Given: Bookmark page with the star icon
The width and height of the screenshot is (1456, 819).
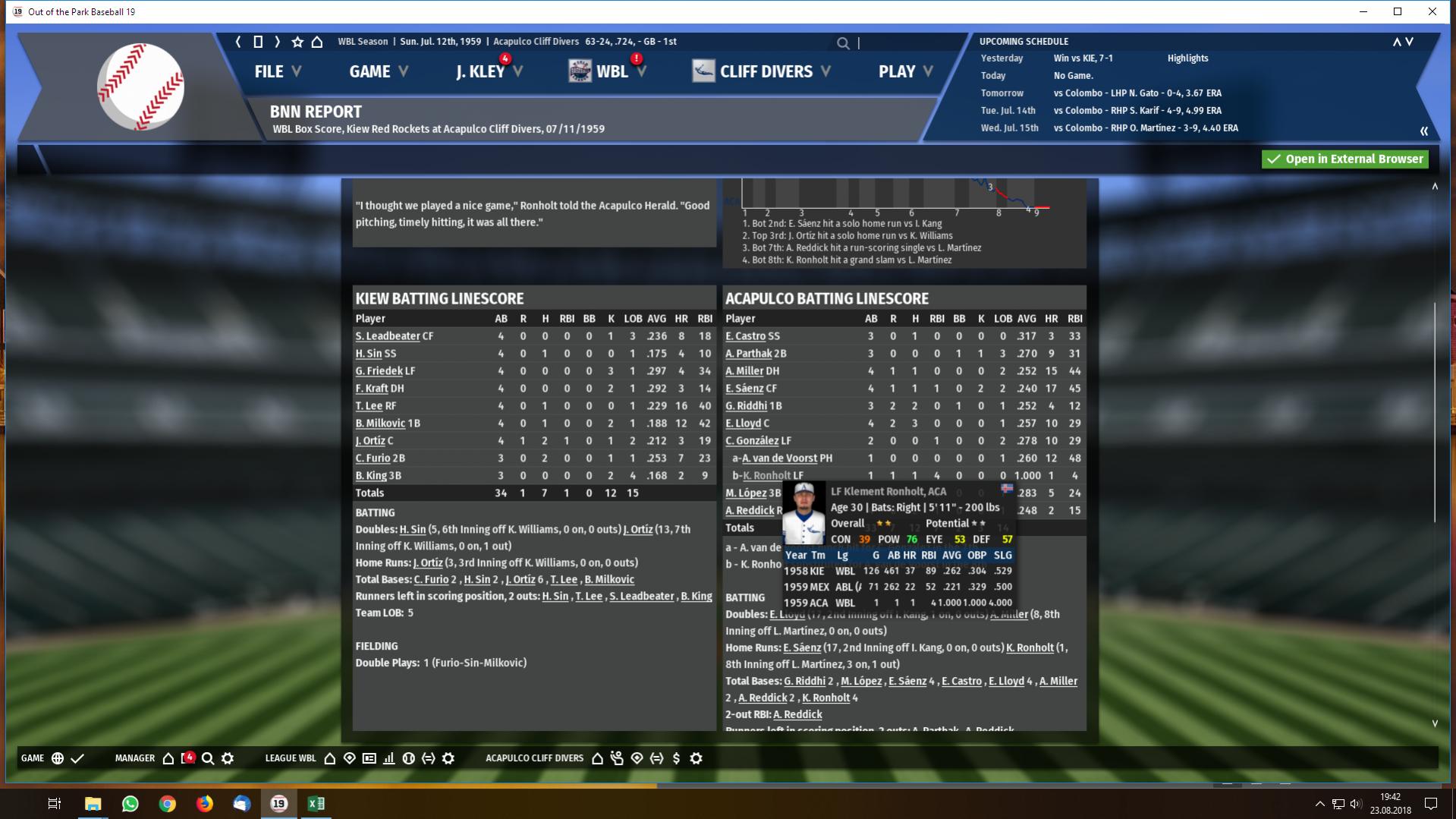Looking at the screenshot, I should tap(297, 42).
